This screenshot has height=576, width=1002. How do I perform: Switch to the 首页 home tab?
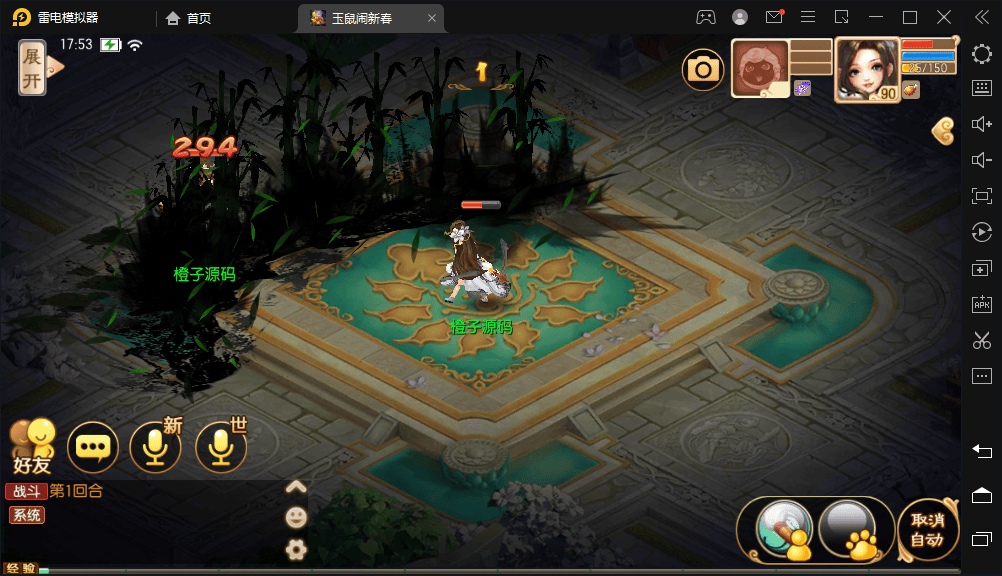point(189,18)
